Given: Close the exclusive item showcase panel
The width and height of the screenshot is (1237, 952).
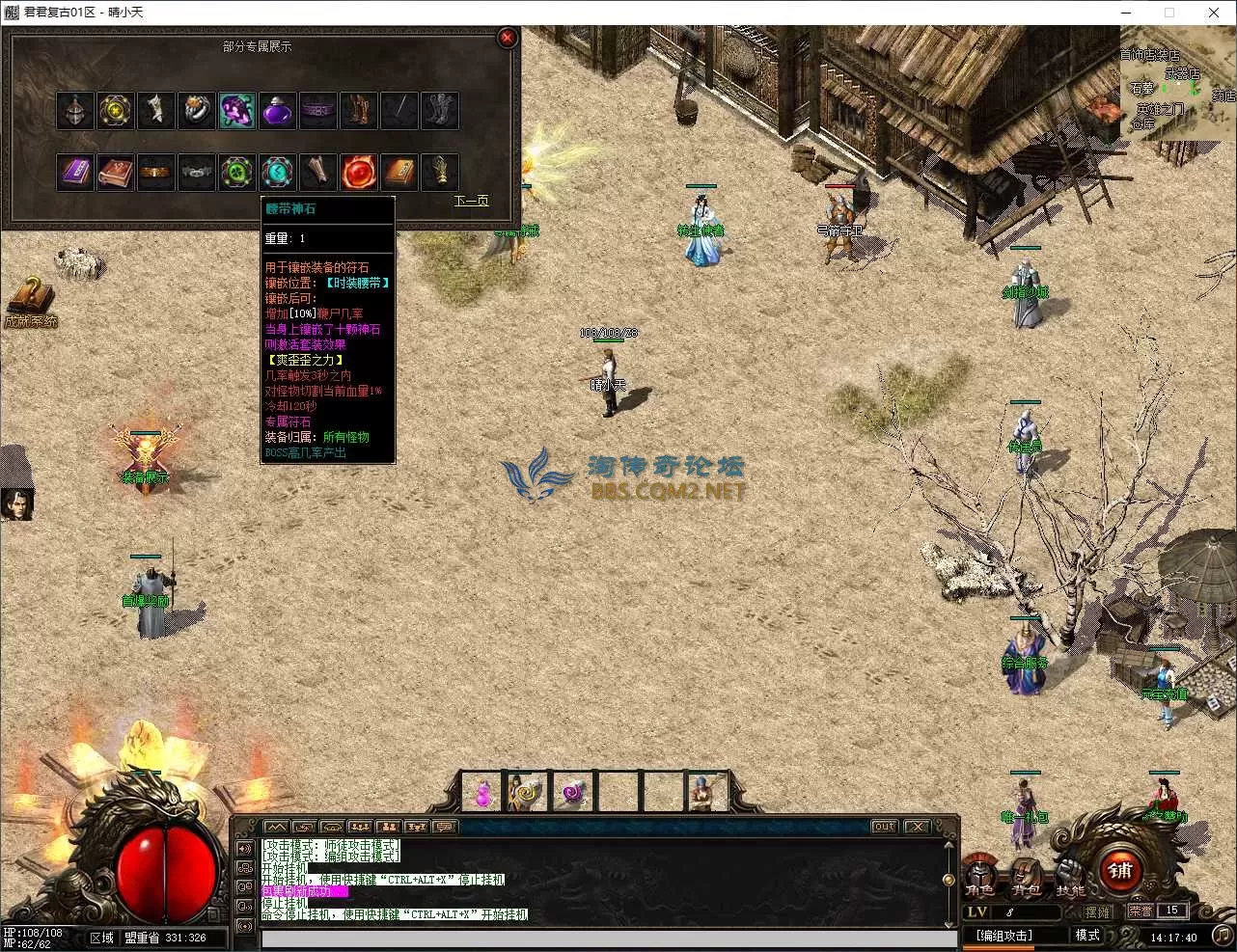Looking at the screenshot, I should tap(507, 39).
